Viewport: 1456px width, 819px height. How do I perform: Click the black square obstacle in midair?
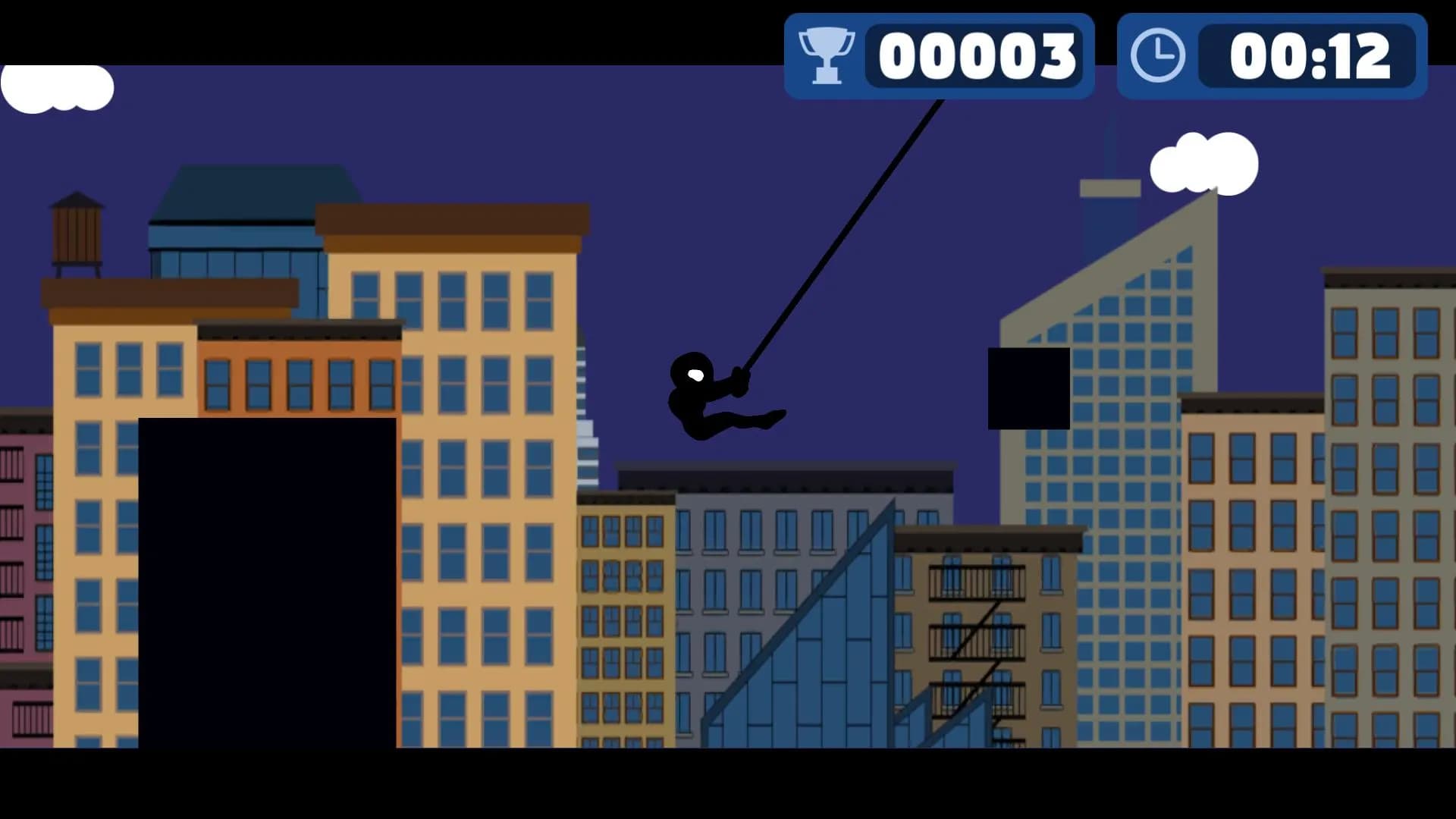coord(1028,388)
